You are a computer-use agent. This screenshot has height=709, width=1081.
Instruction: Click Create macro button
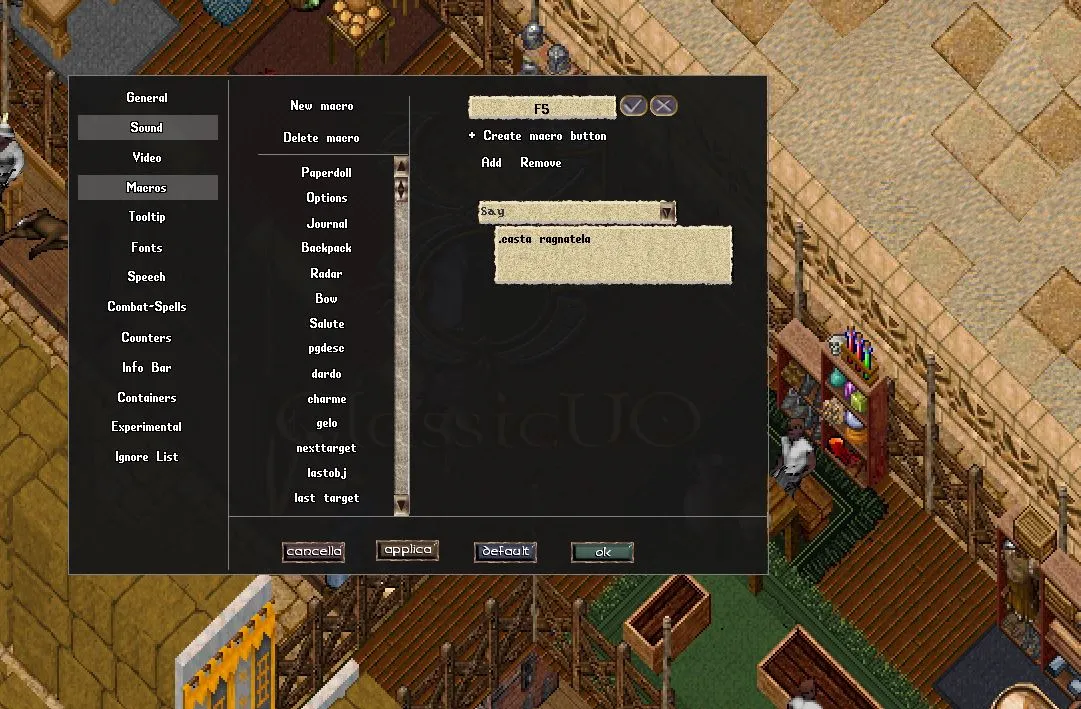(544, 136)
